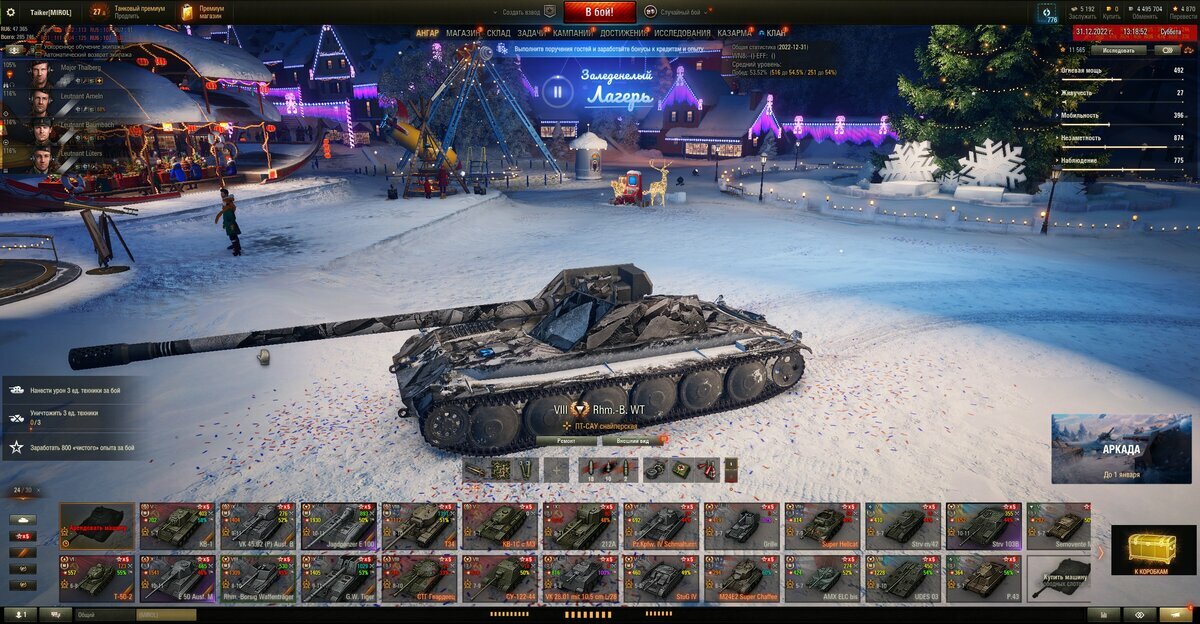Switch to the ИССЛЕДОВАНИЯ tab
Viewport: 1200px width, 624px height.
682,33
